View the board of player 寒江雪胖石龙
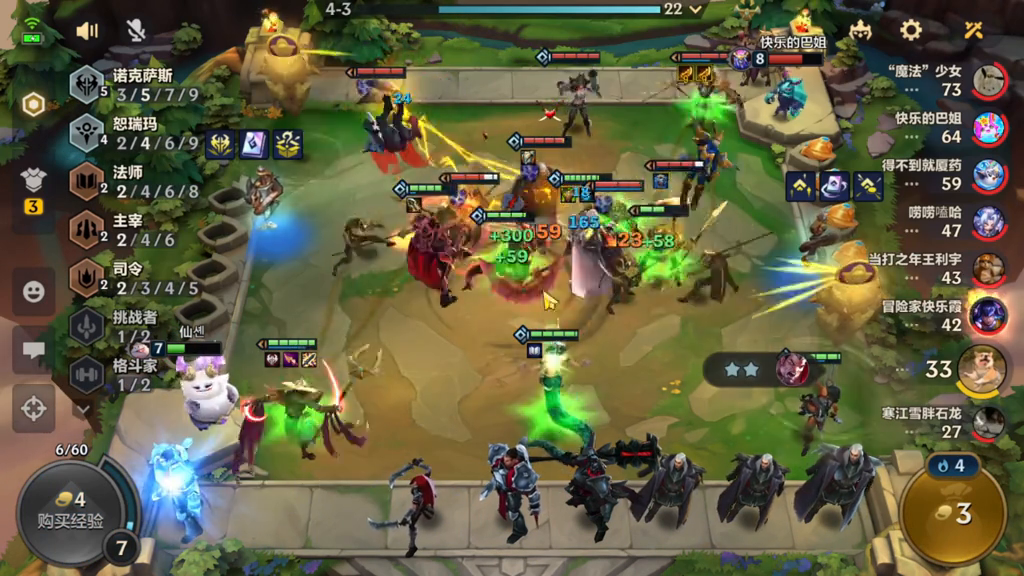The image size is (1024, 576). pos(988,422)
